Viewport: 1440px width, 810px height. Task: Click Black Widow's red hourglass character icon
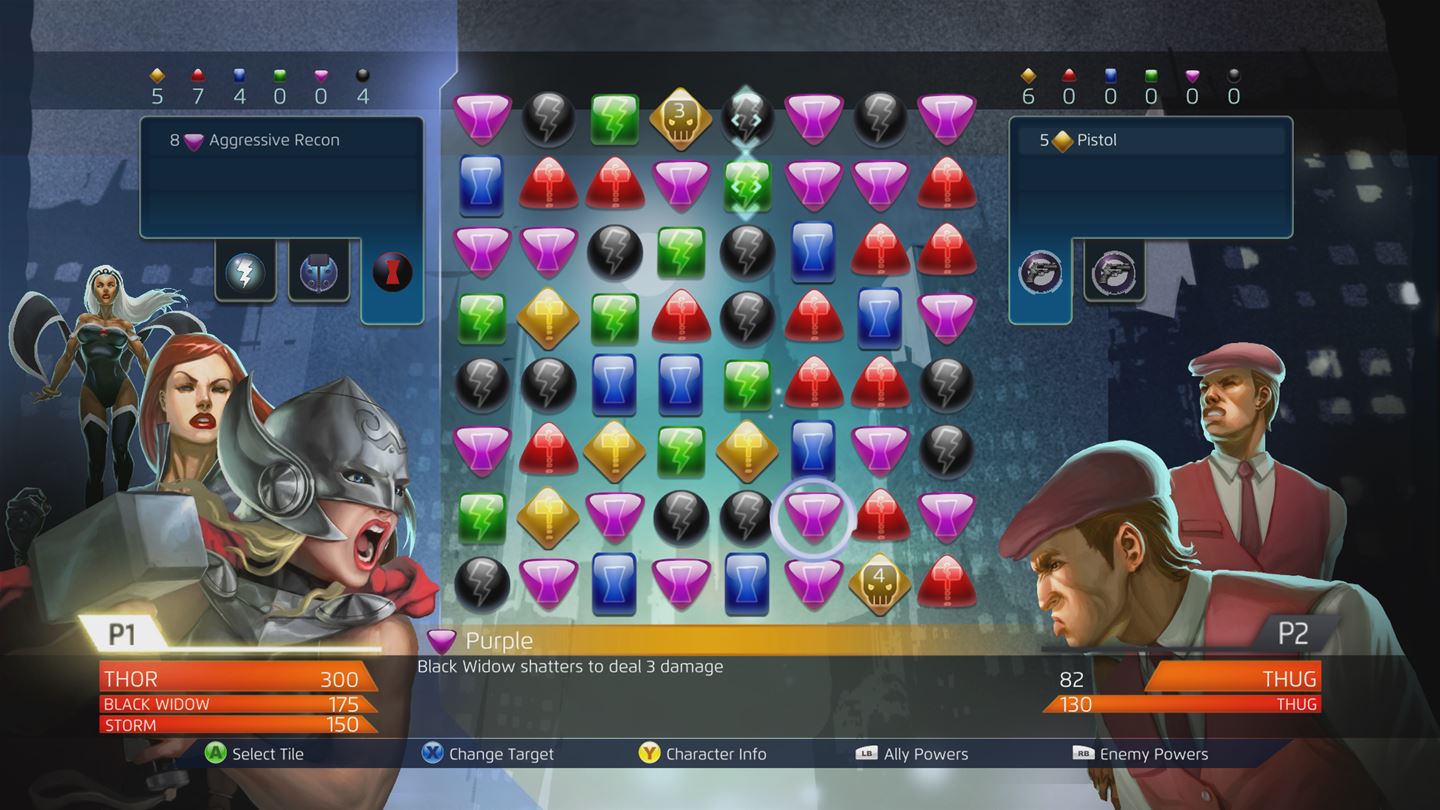tap(391, 271)
